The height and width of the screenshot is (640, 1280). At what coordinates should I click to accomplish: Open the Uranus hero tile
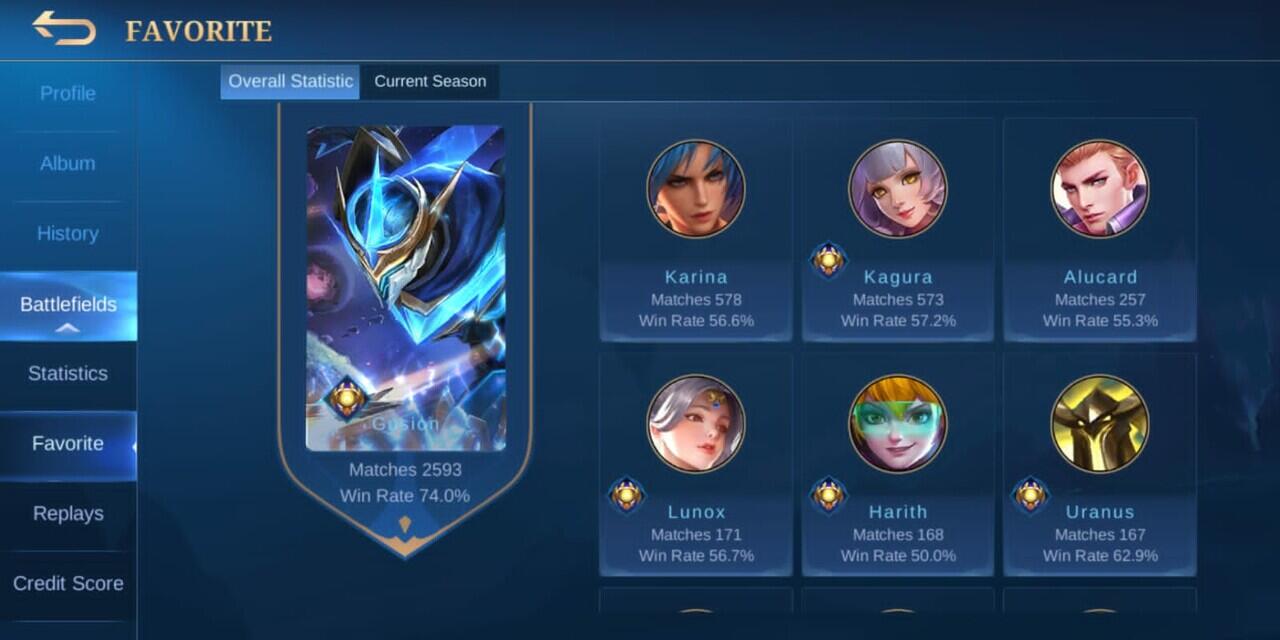[x=1100, y=465]
